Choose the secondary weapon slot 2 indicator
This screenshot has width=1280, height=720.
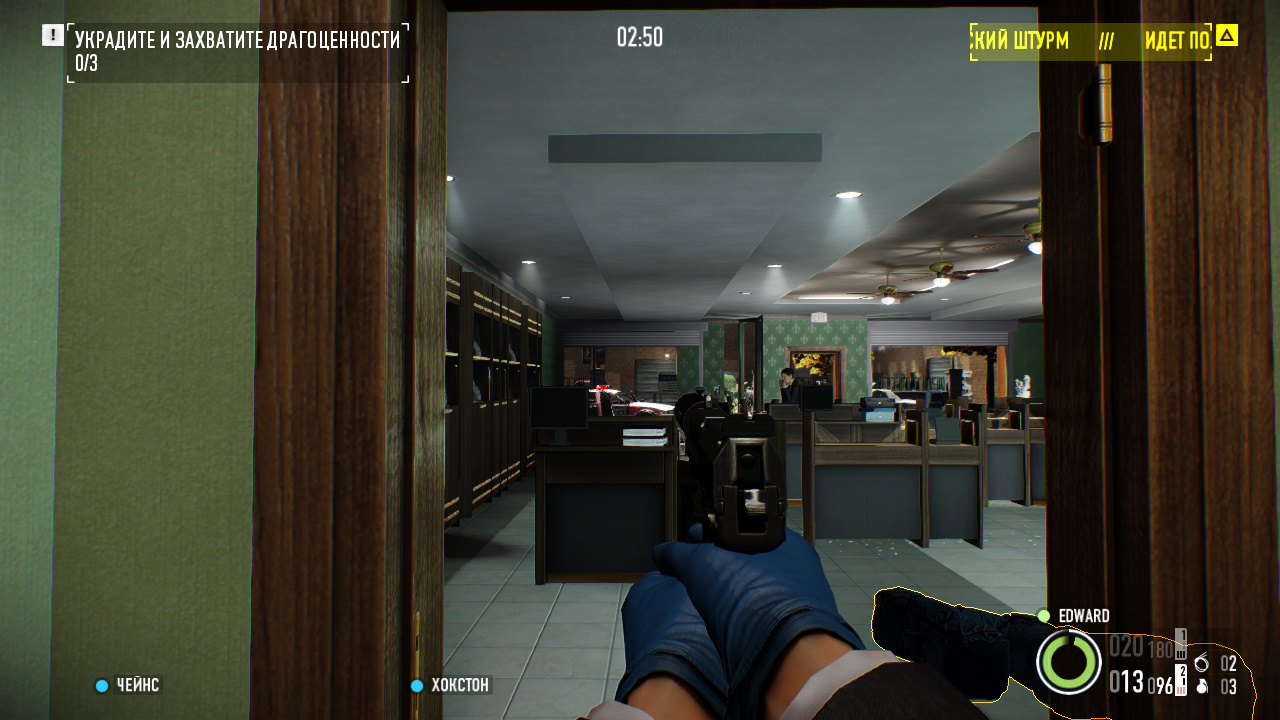[x=1181, y=678]
